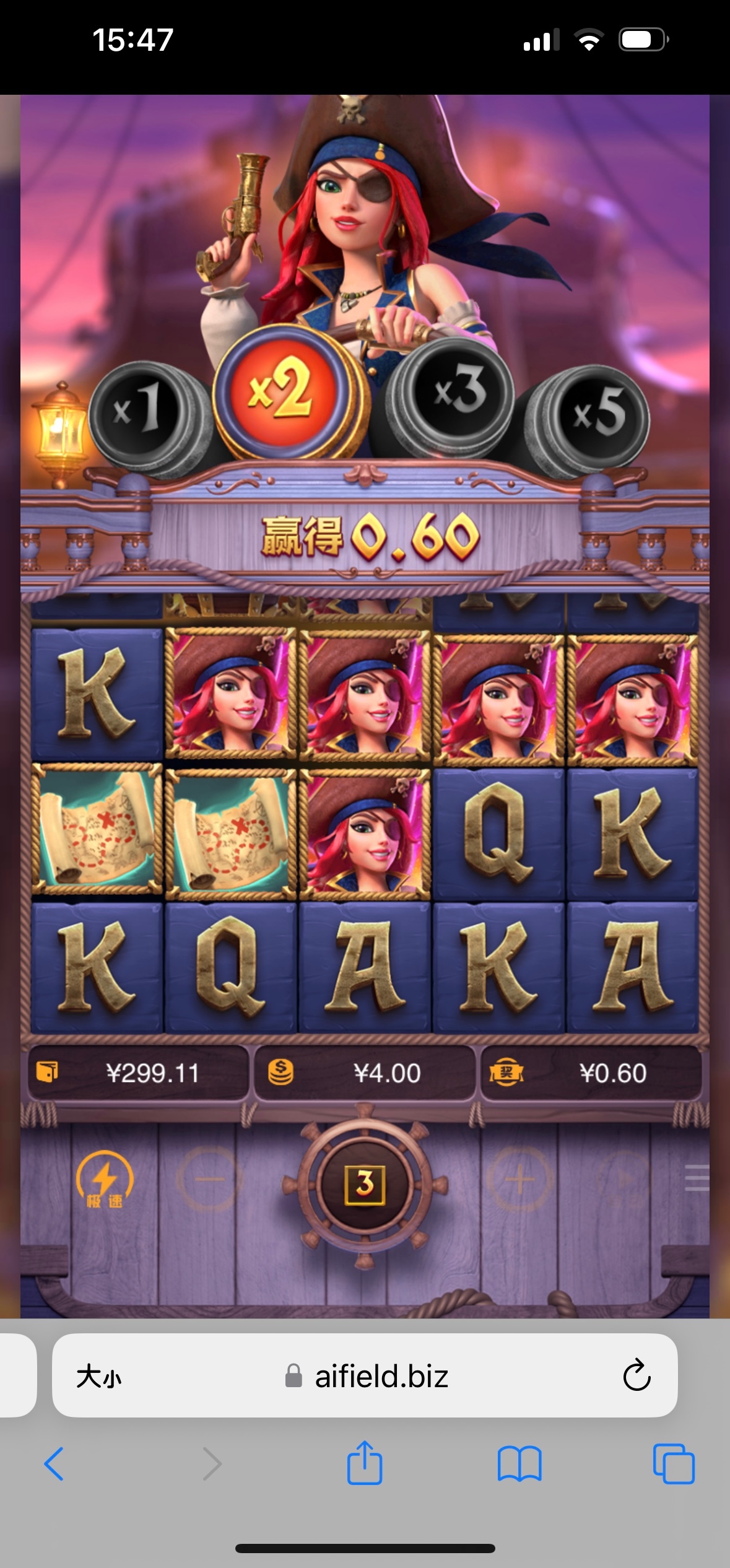Open the wallet balance panel
The height and width of the screenshot is (1568, 730).
137,1073
